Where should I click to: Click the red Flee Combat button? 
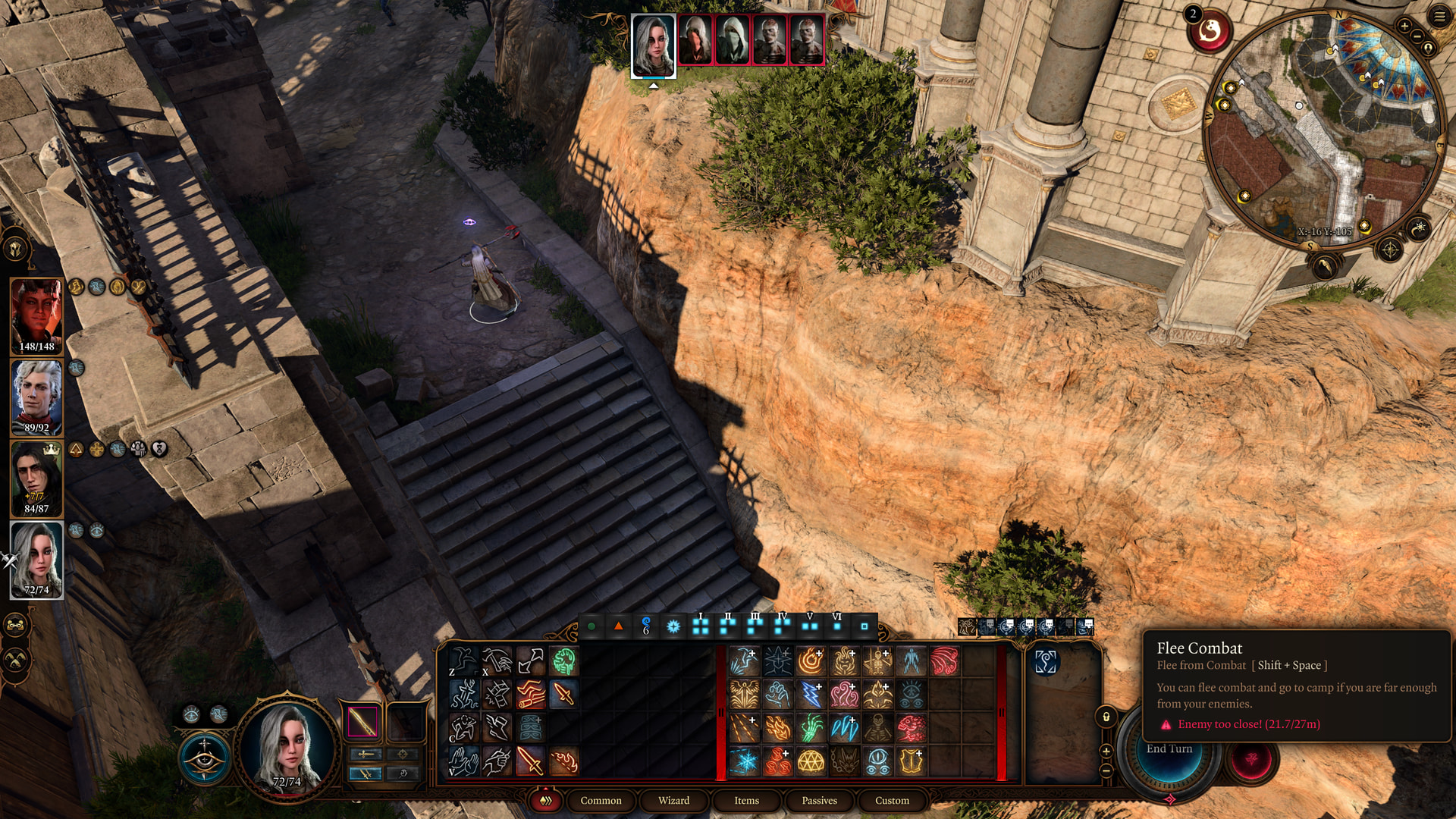click(1251, 760)
